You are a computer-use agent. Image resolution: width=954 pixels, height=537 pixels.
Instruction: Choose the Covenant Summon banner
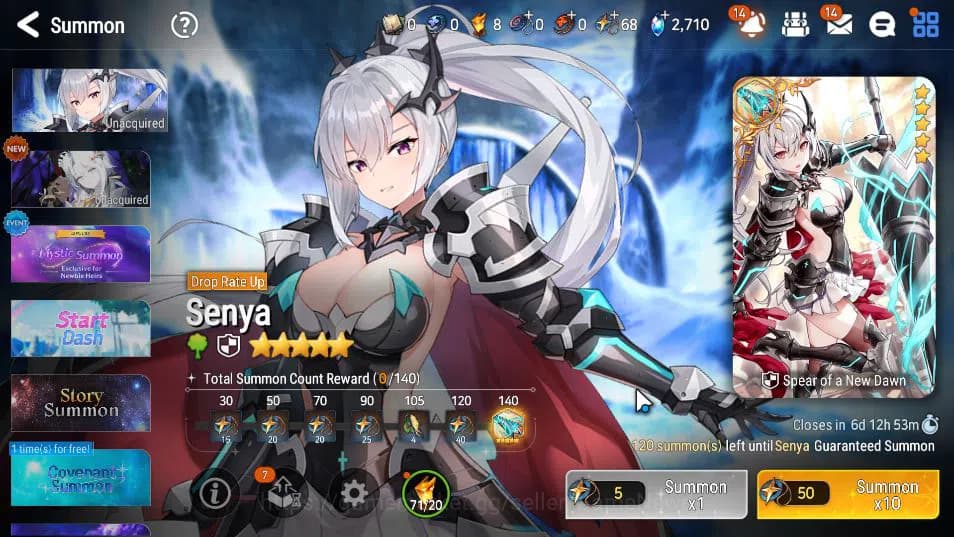click(80, 477)
